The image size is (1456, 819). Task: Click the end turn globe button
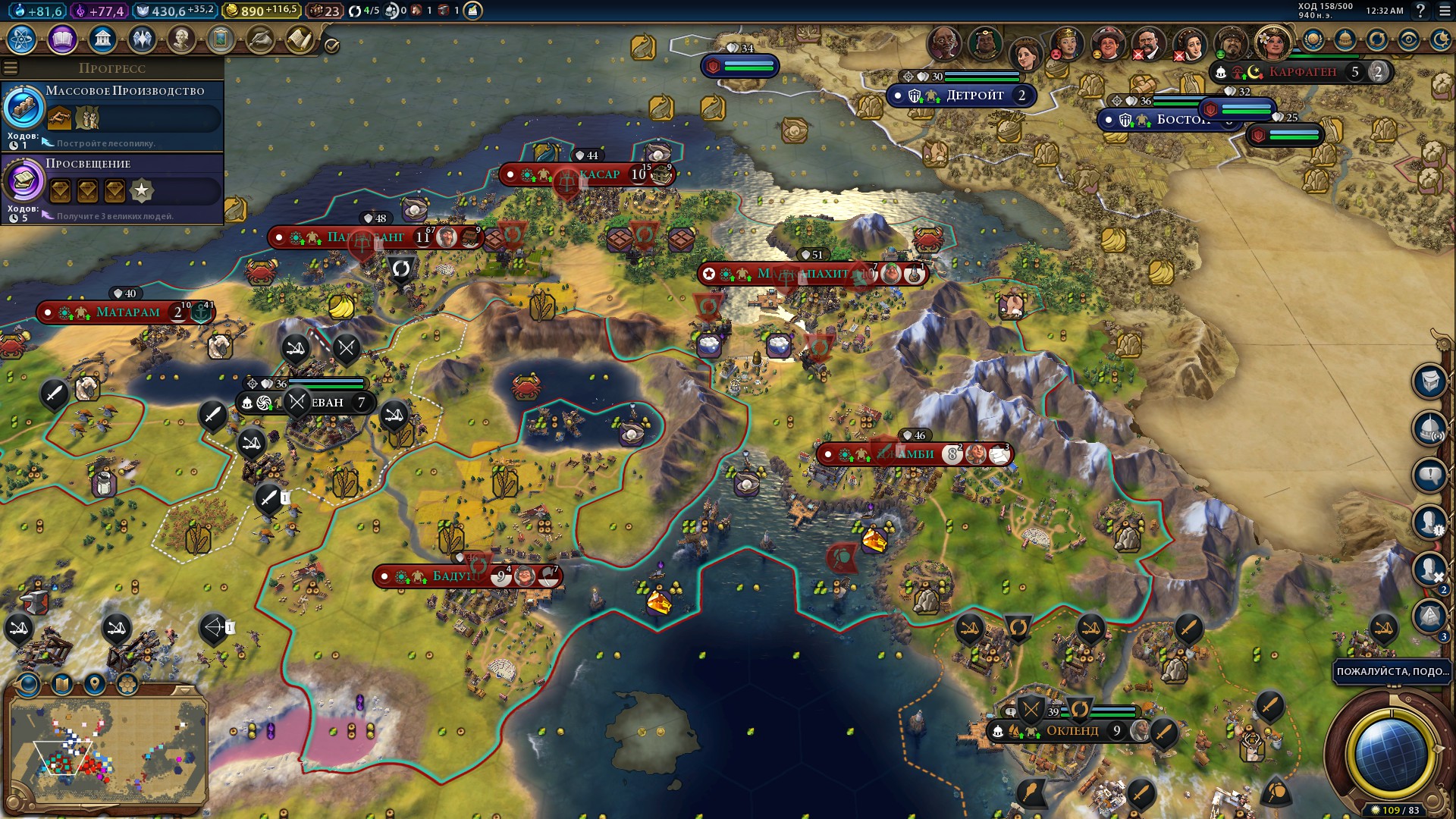[x=1390, y=751]
